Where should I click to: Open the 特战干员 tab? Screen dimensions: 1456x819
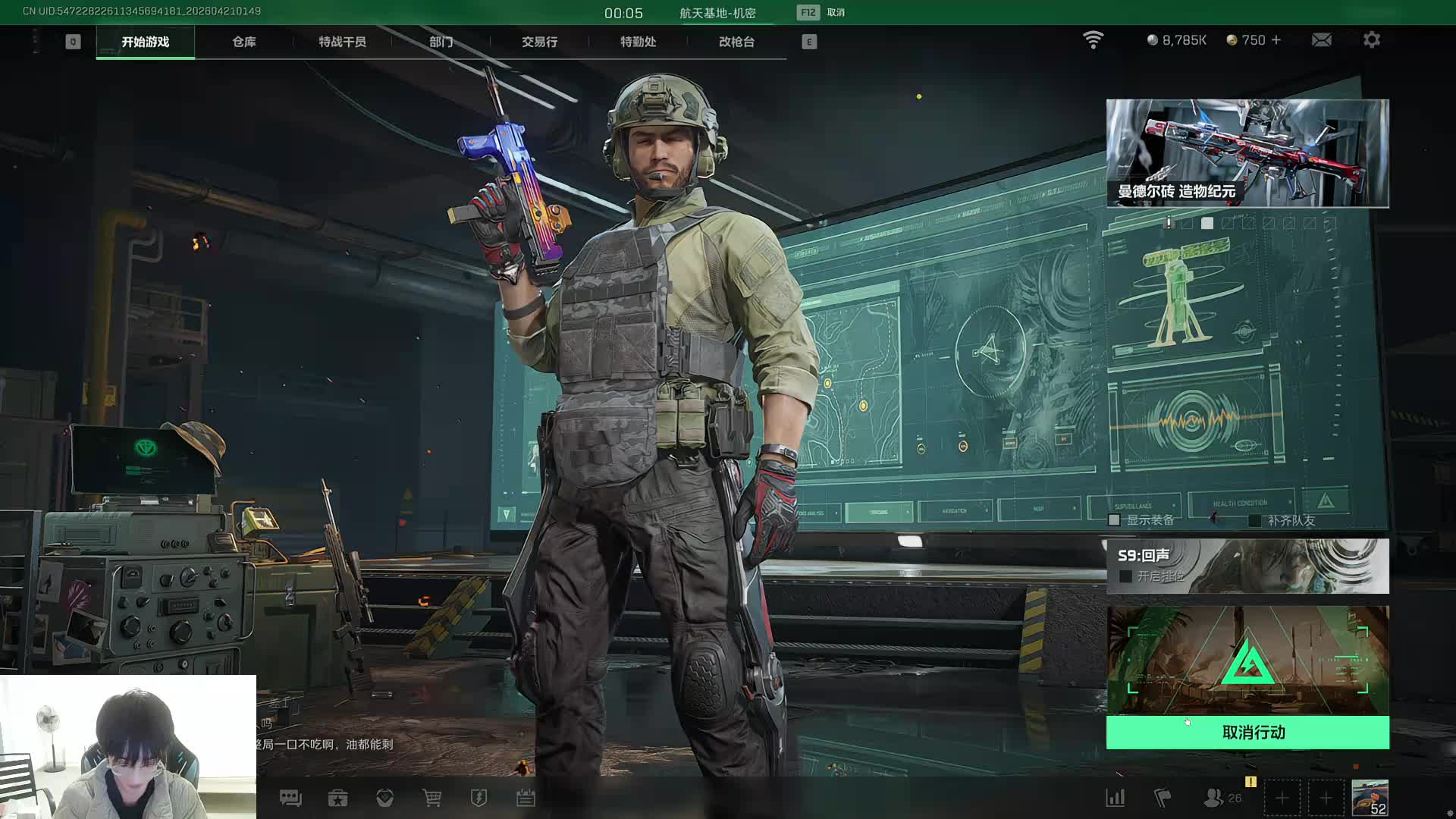point(342,42)
